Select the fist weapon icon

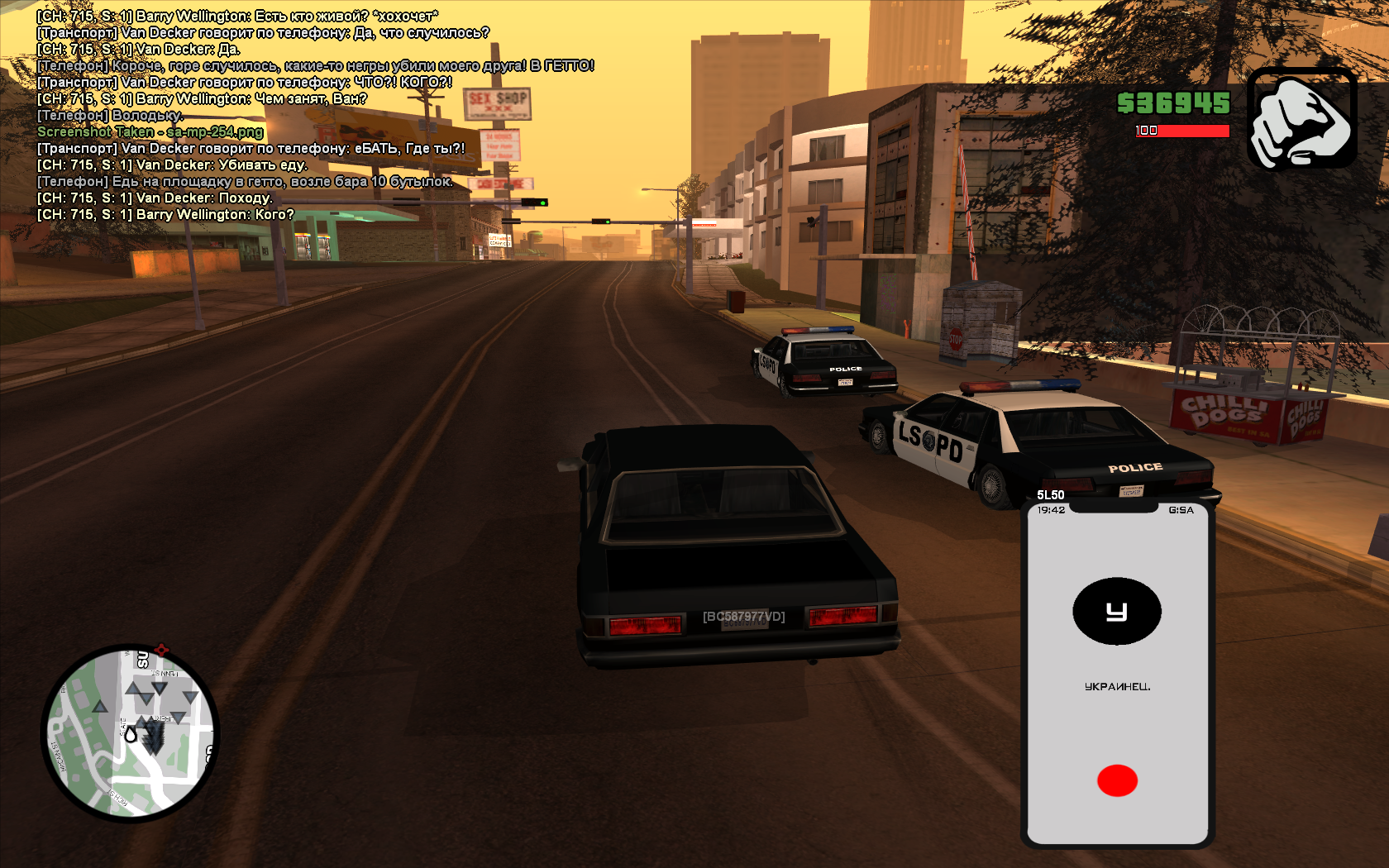coord(1301,118)
